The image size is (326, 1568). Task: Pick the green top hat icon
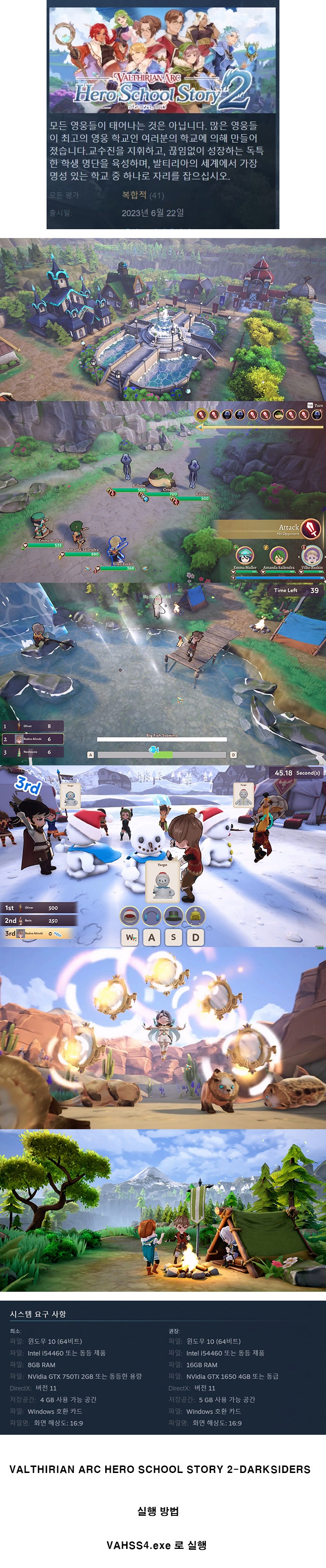(x=173, y=915)
